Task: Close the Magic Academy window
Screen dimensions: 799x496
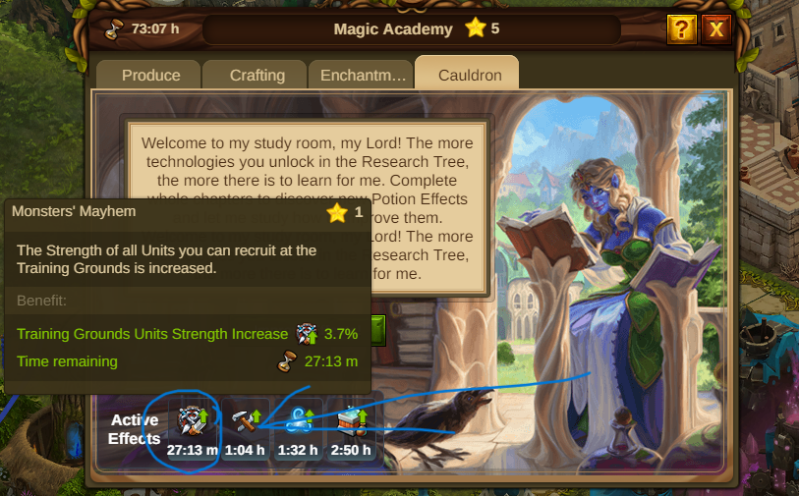Action: [x=716, y=29]
